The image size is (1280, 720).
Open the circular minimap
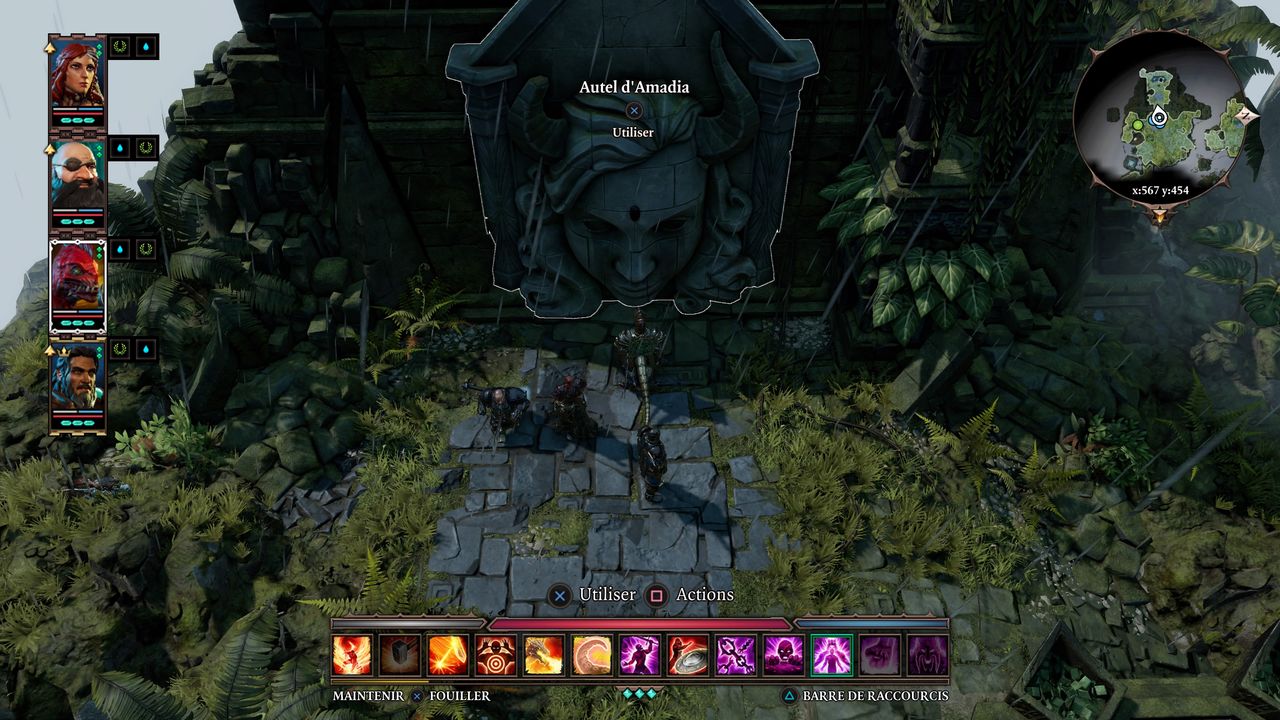(1160, 117)
